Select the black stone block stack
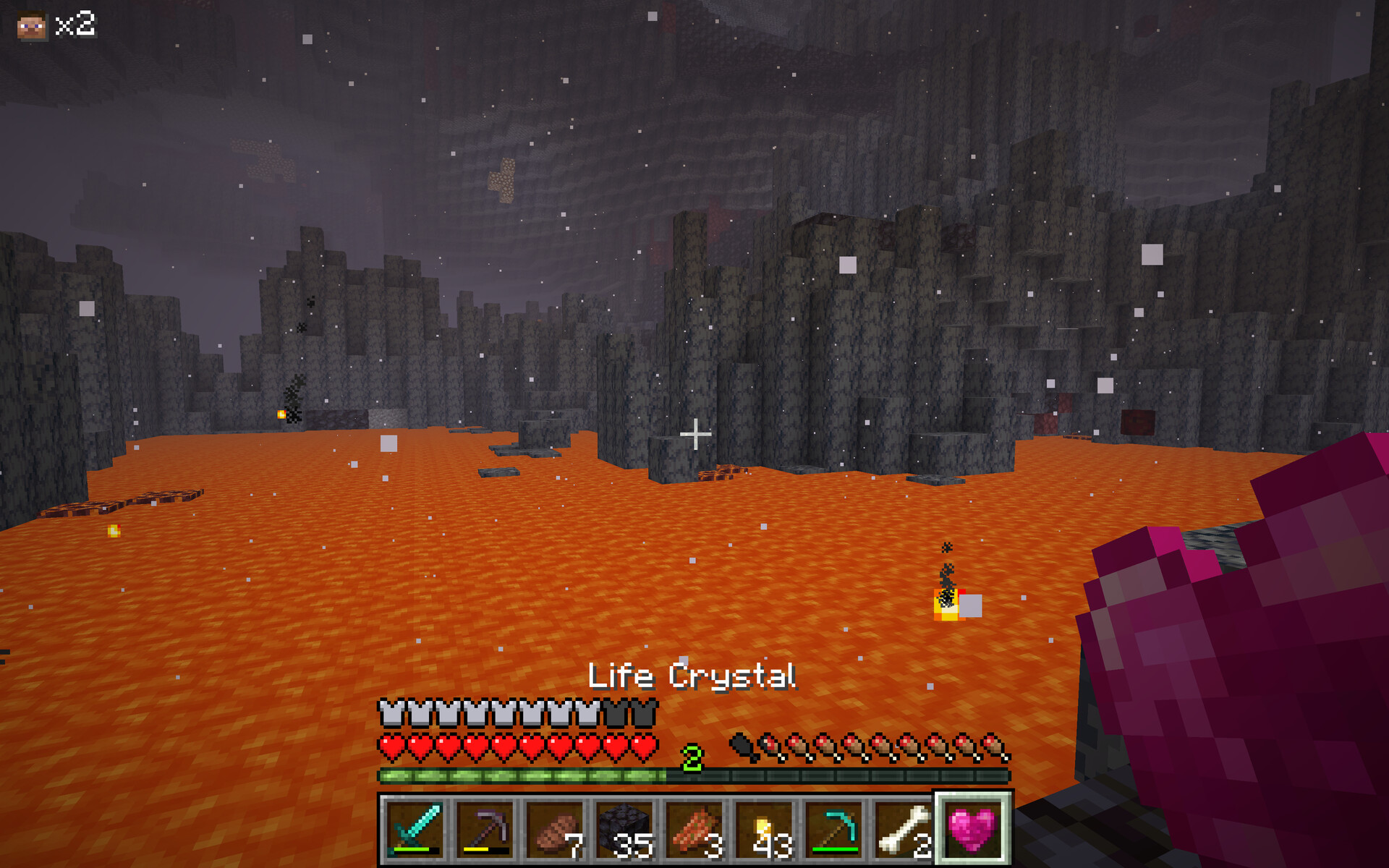 (x=624, y=828)
